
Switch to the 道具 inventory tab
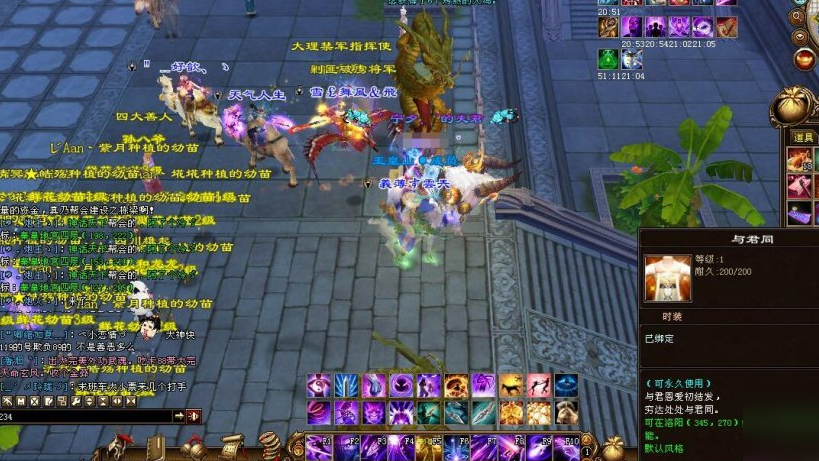pyautogui.click(x=803, y=137)
